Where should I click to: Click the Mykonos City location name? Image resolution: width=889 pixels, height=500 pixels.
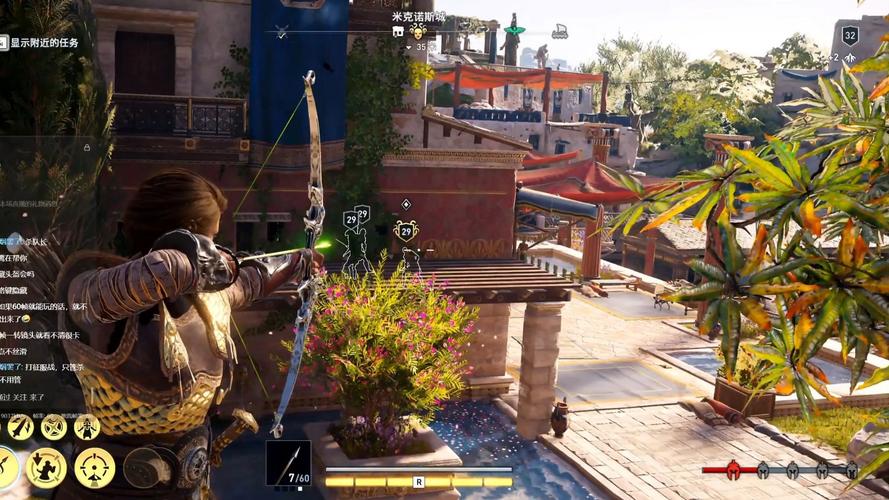point(419,17)
